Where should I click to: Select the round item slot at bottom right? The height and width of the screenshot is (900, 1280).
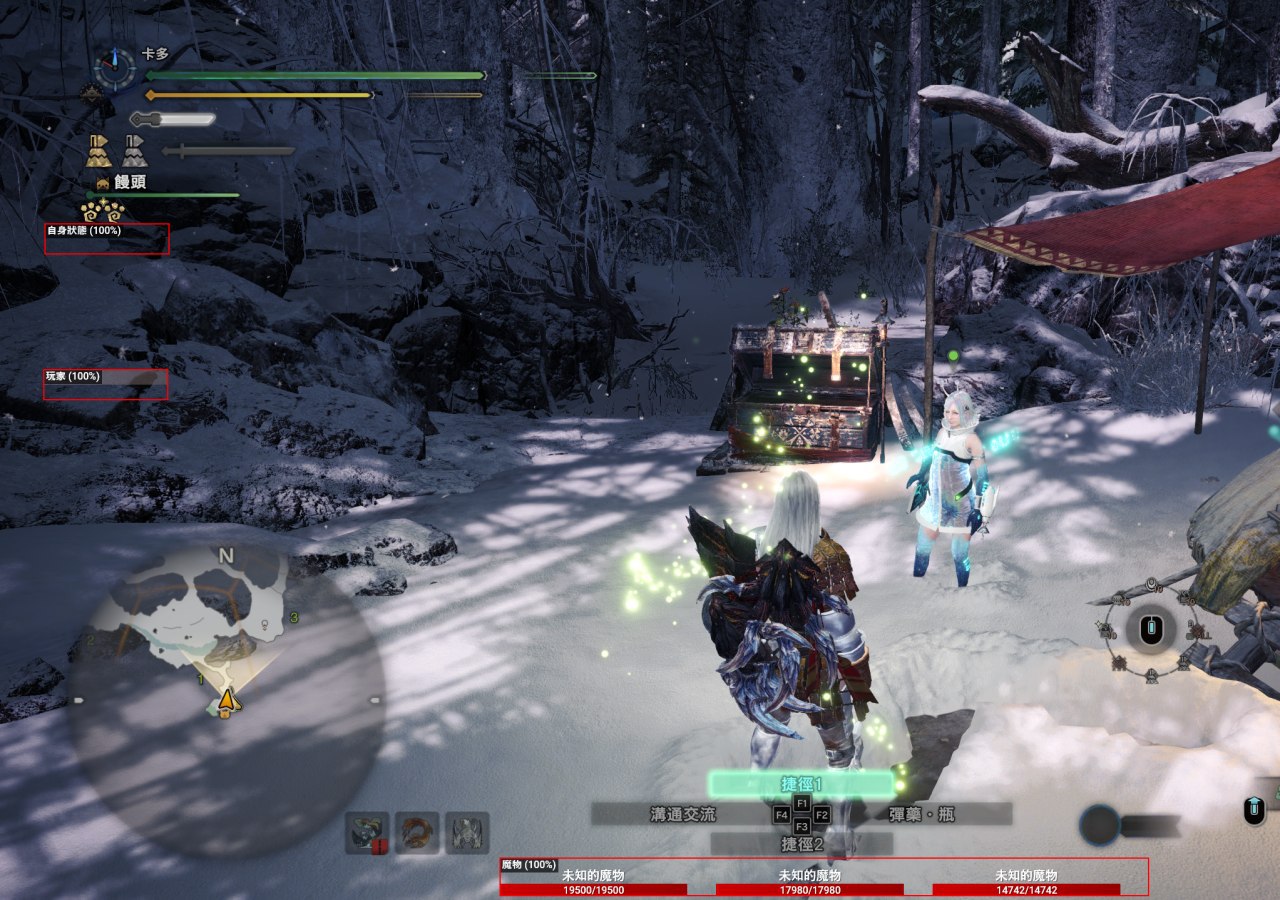(1098, 825)
